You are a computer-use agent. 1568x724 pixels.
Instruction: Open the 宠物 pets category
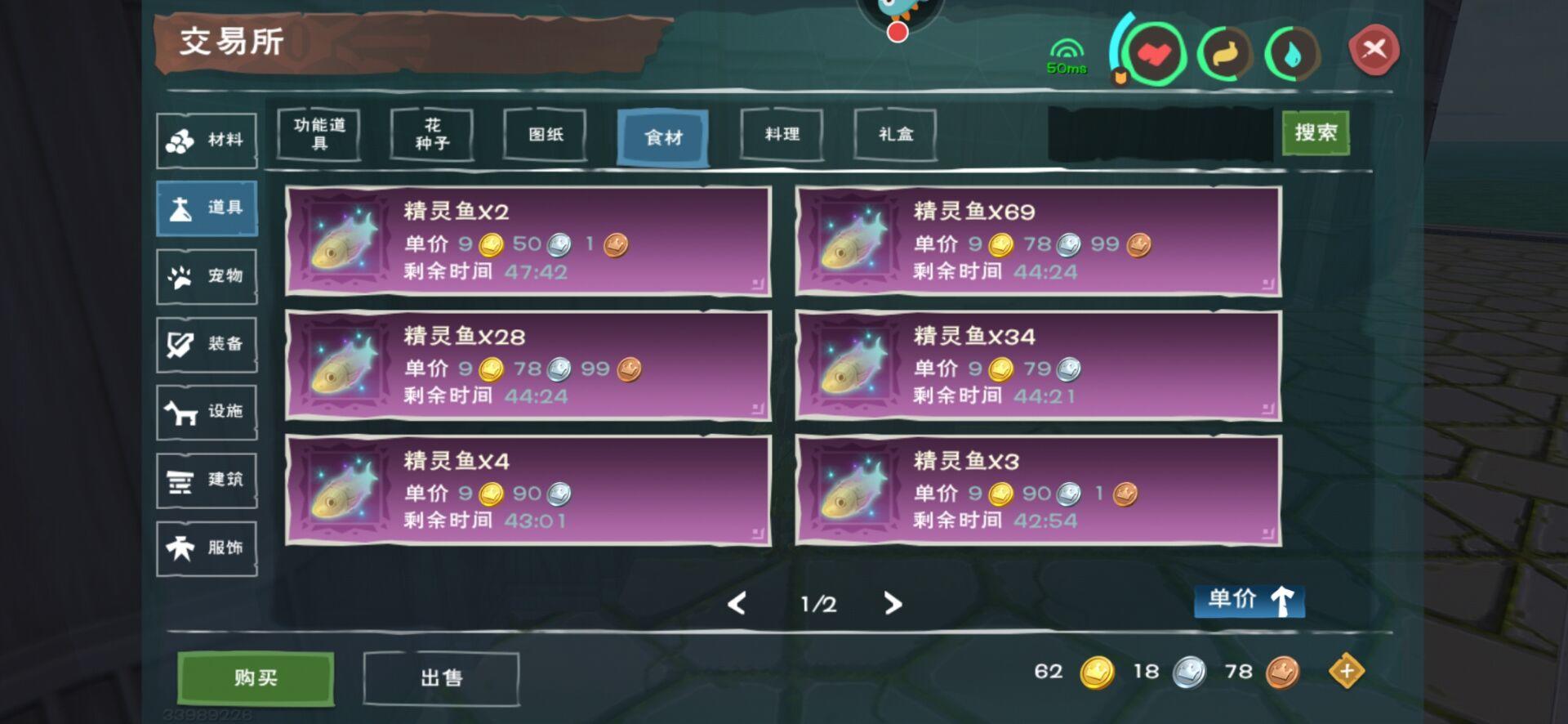(207, 275)
